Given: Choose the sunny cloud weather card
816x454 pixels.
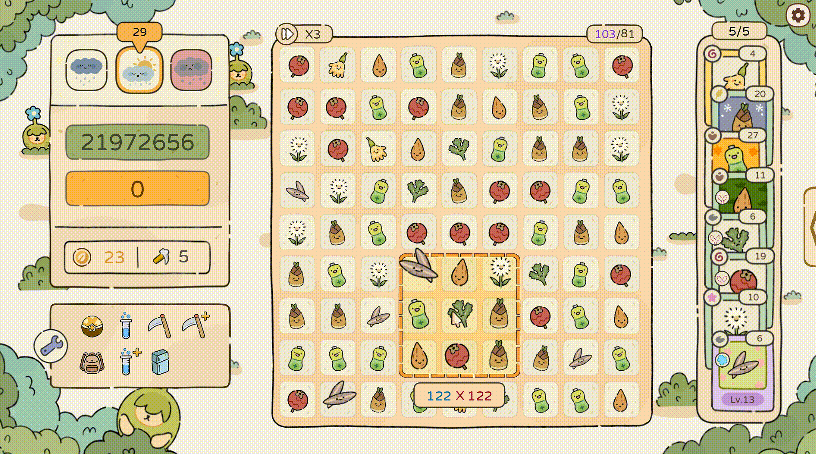Looking at the screenshot, I should point(139,69).
